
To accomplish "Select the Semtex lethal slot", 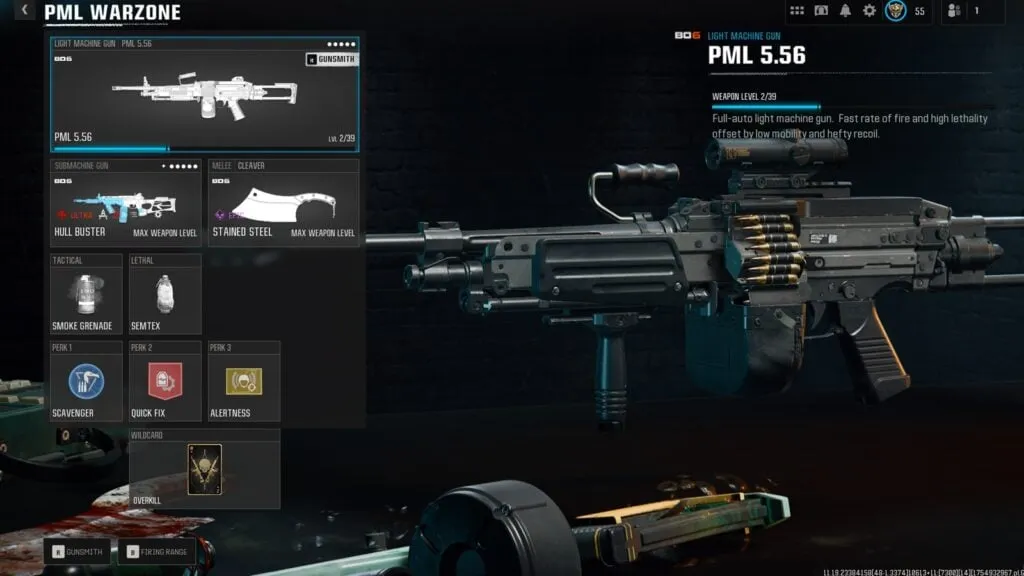I will 165,294.
